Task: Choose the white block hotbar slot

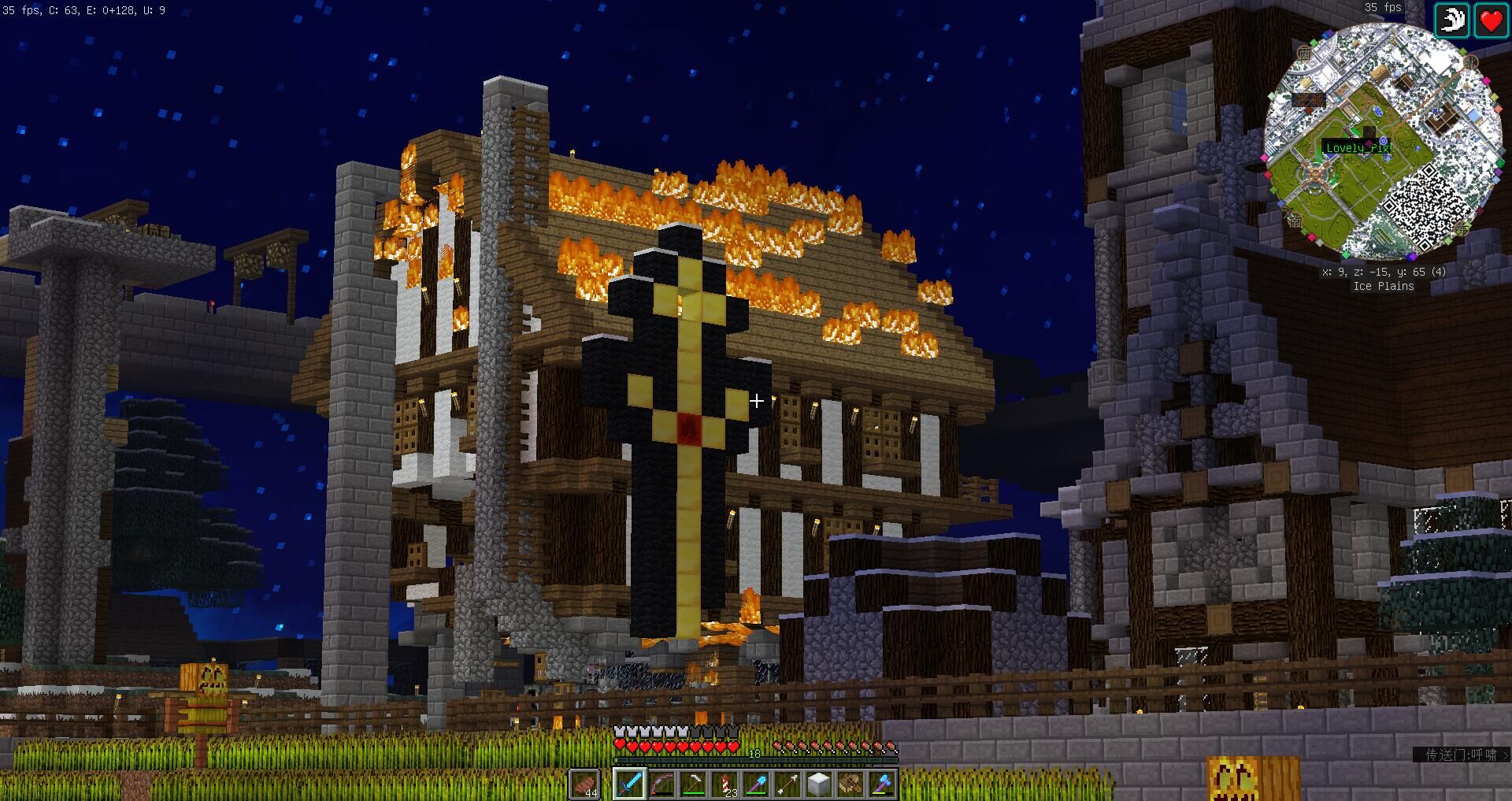Action: [819, 784]
